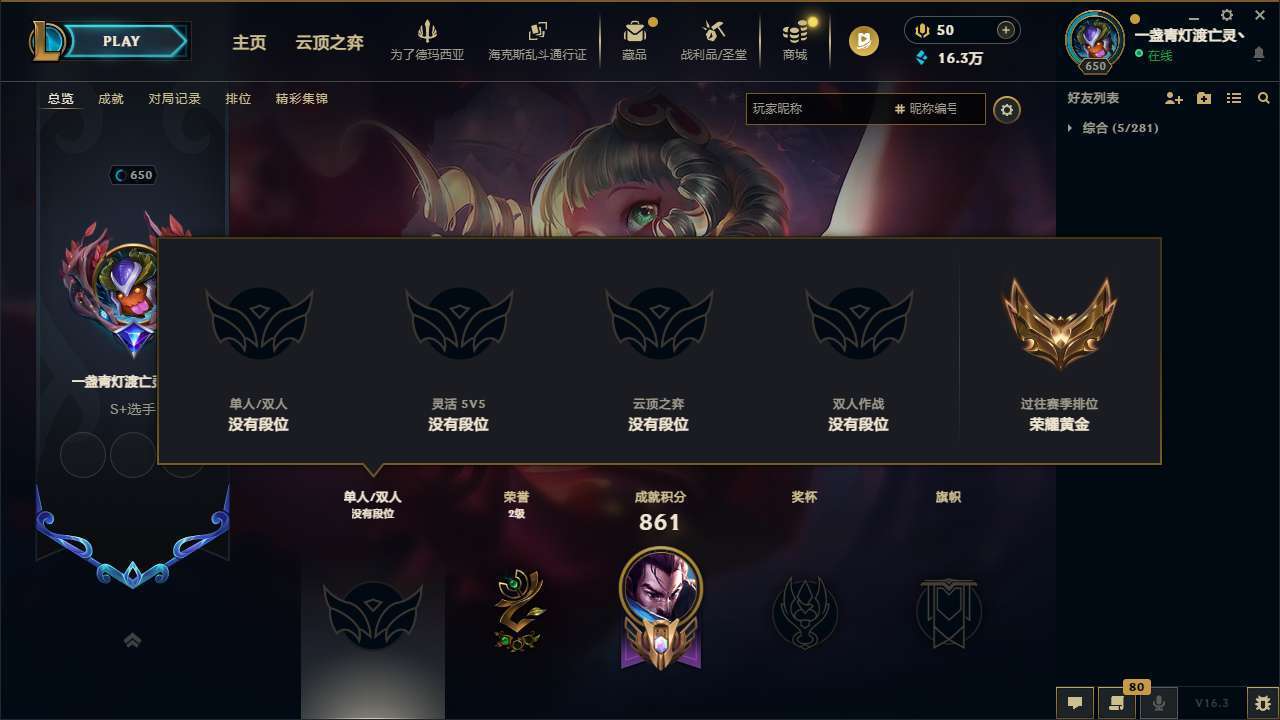The height and width of the screenshot is (720, 1280).
Task: Select the 排位 link in profile navigation
Action: click(238, 99)
